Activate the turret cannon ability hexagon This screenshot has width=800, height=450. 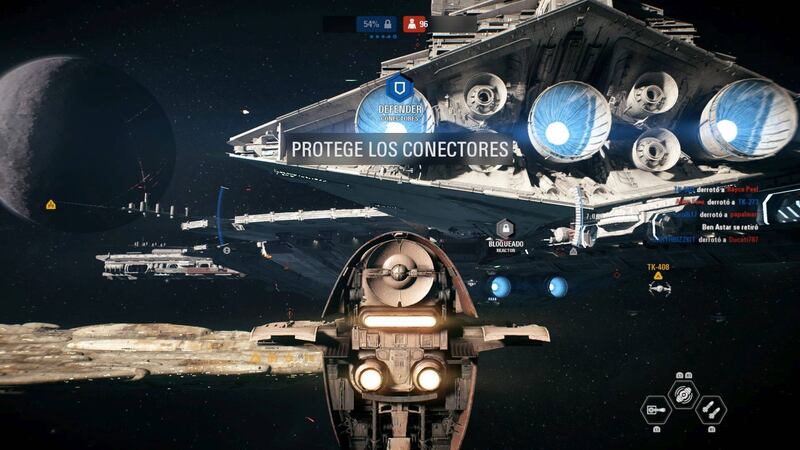655,407
